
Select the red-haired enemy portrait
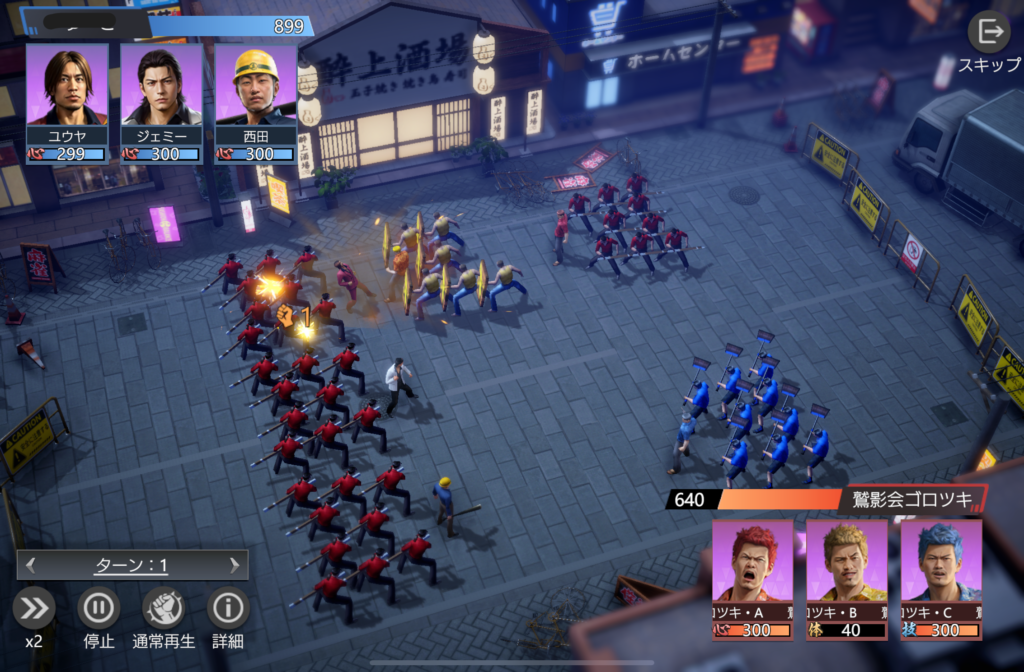click(x=752, y=570)
